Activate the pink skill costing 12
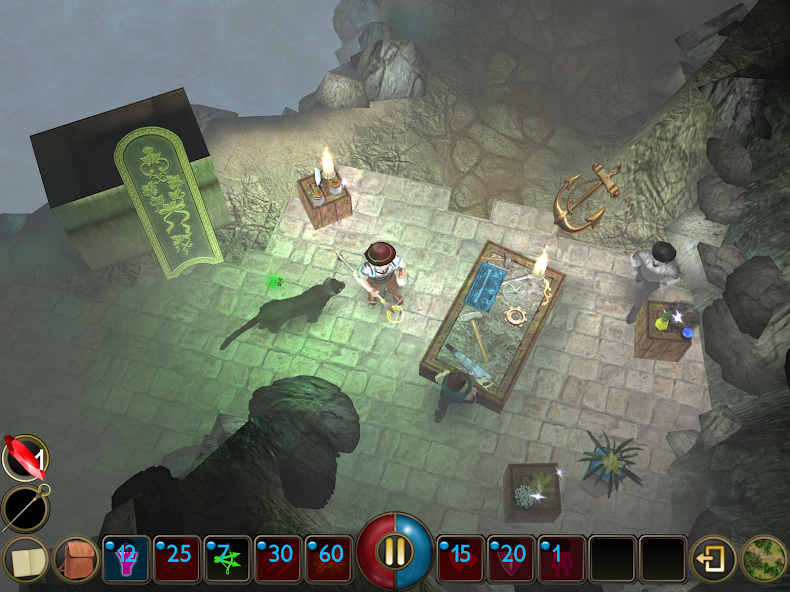This screenshot has height=592, width=790. [126, 559]
